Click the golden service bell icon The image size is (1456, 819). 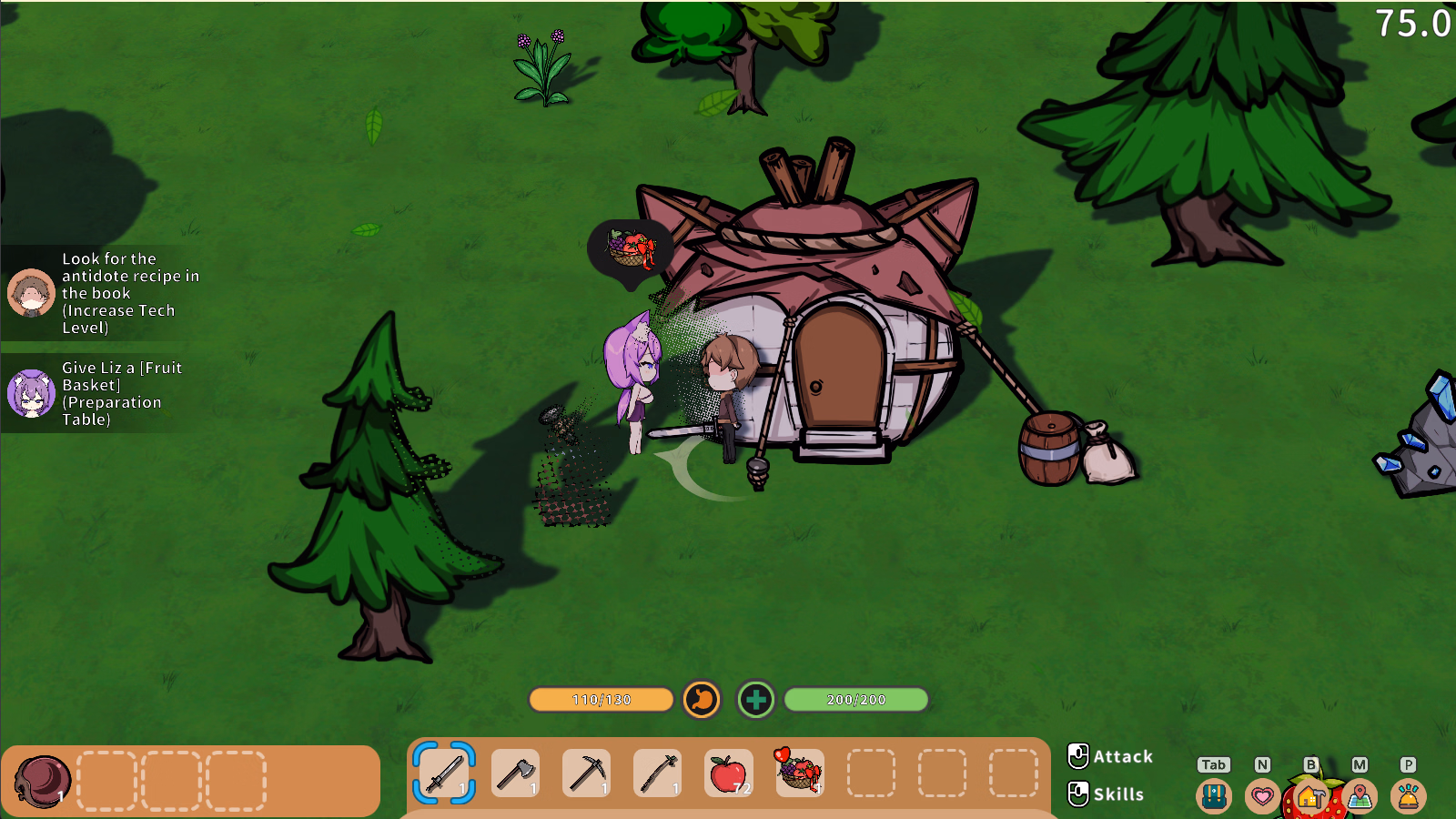tap(1408, 796)
